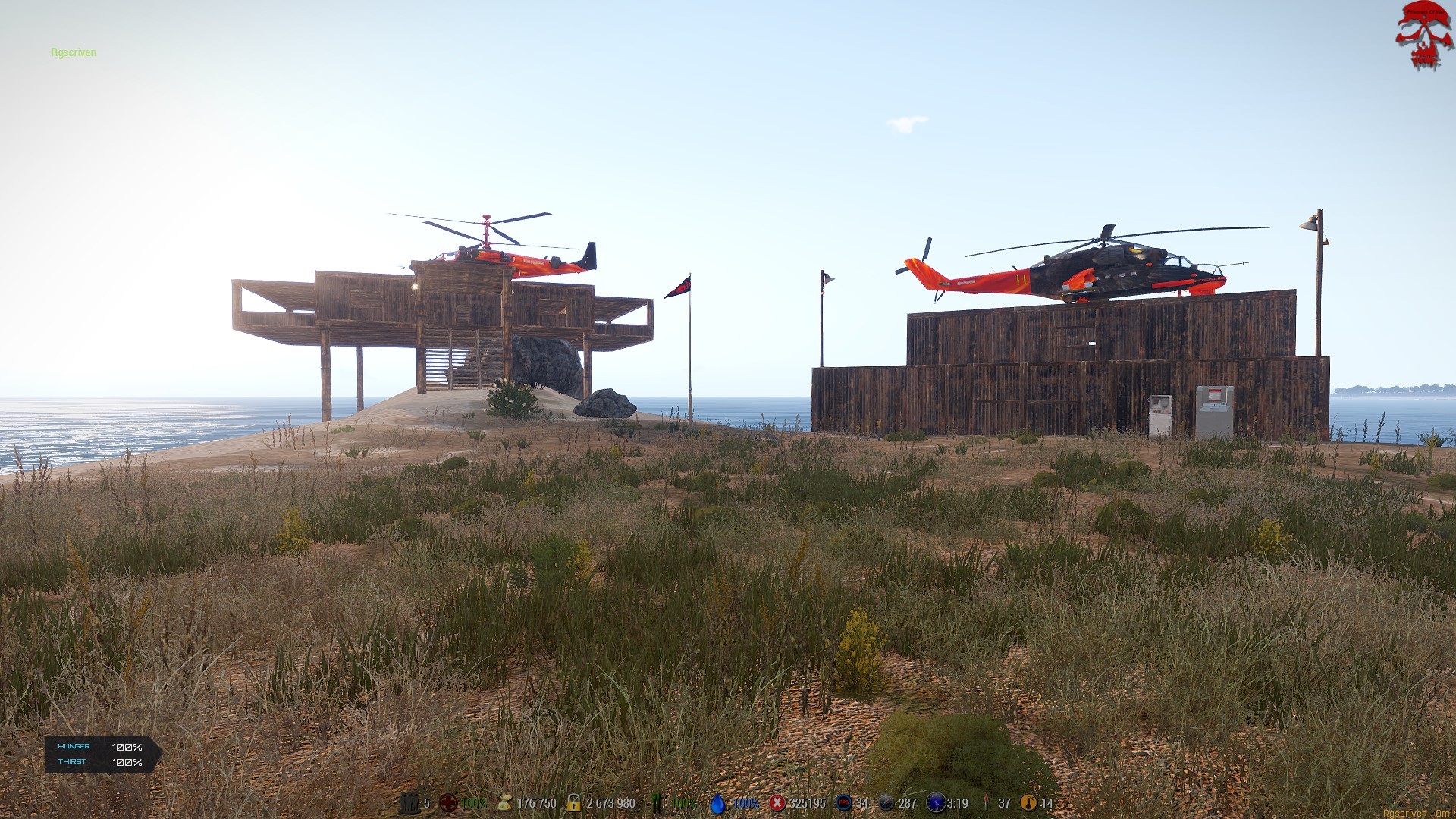
Task: Click the red X respect icon
Action: pyautogui.click(x=777, y=803)
